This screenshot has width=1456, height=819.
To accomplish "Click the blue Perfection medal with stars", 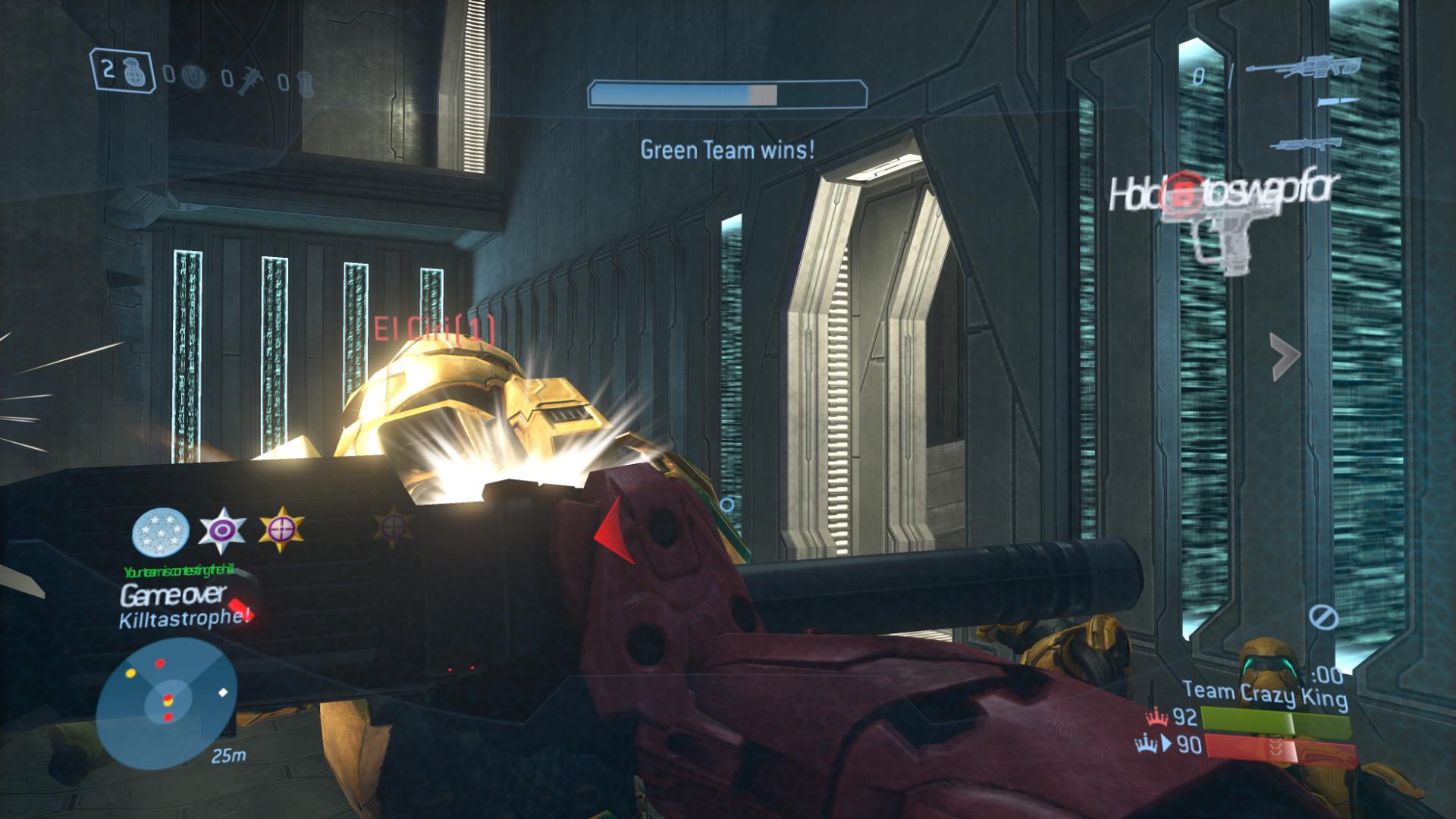I will tap(161, 529).
